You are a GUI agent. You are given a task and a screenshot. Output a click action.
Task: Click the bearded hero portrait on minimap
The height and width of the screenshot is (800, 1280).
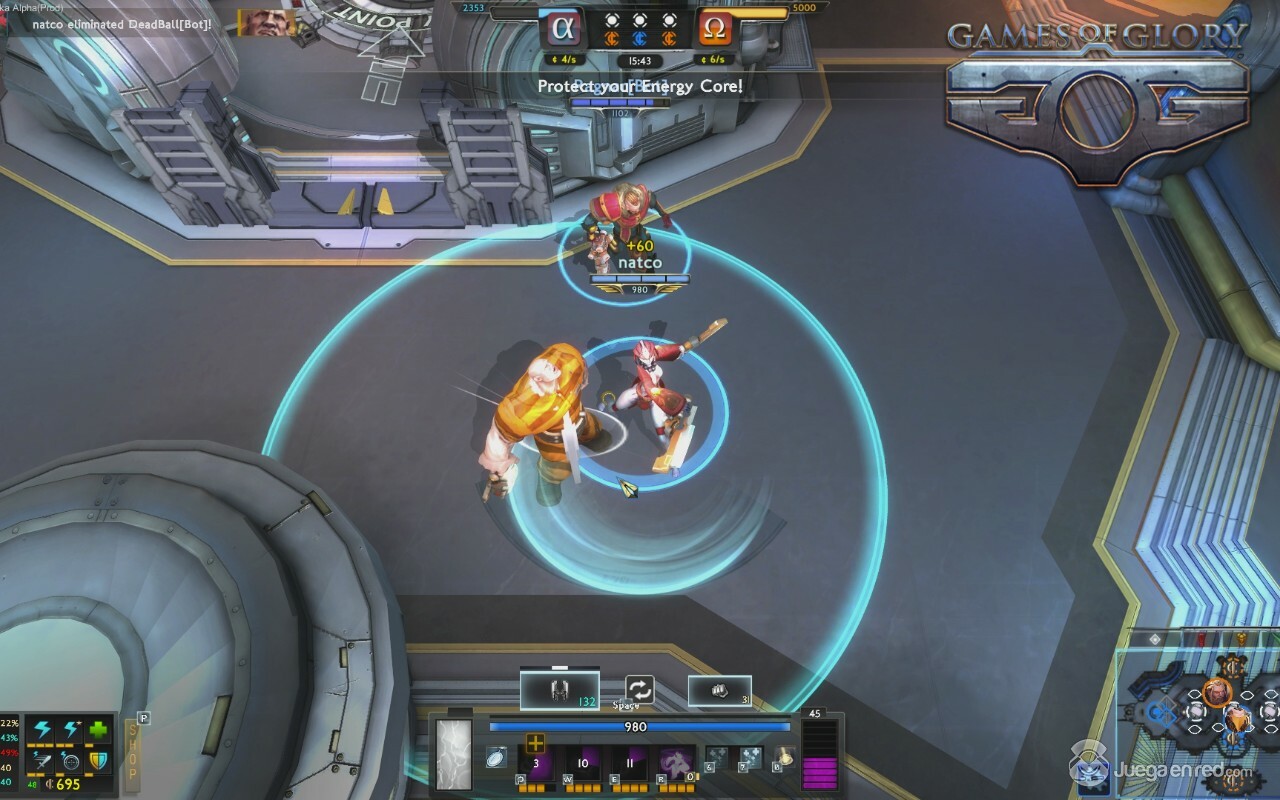(1216, 691)
